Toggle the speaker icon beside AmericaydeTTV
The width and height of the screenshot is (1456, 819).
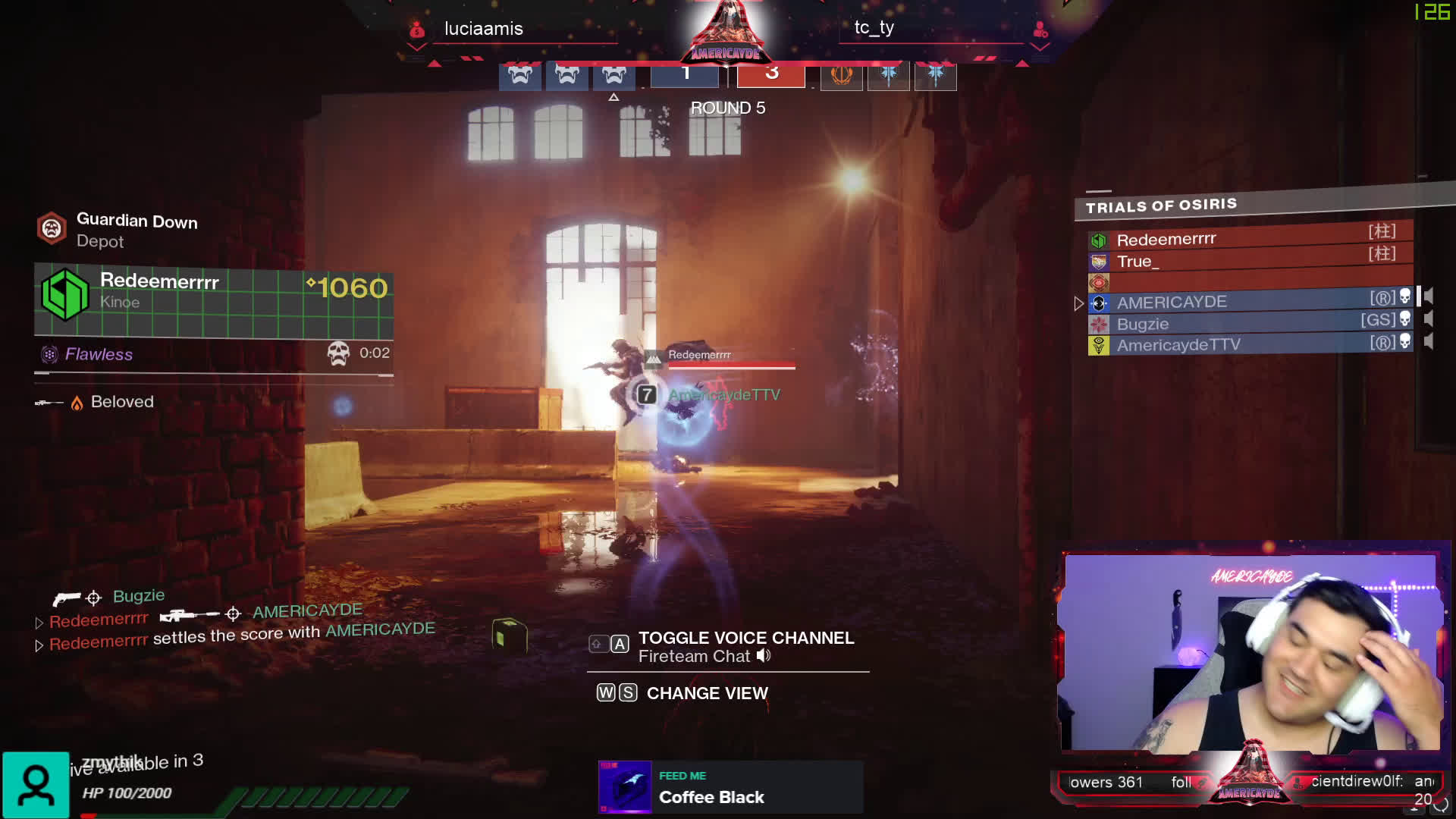tap(1429, 342)
